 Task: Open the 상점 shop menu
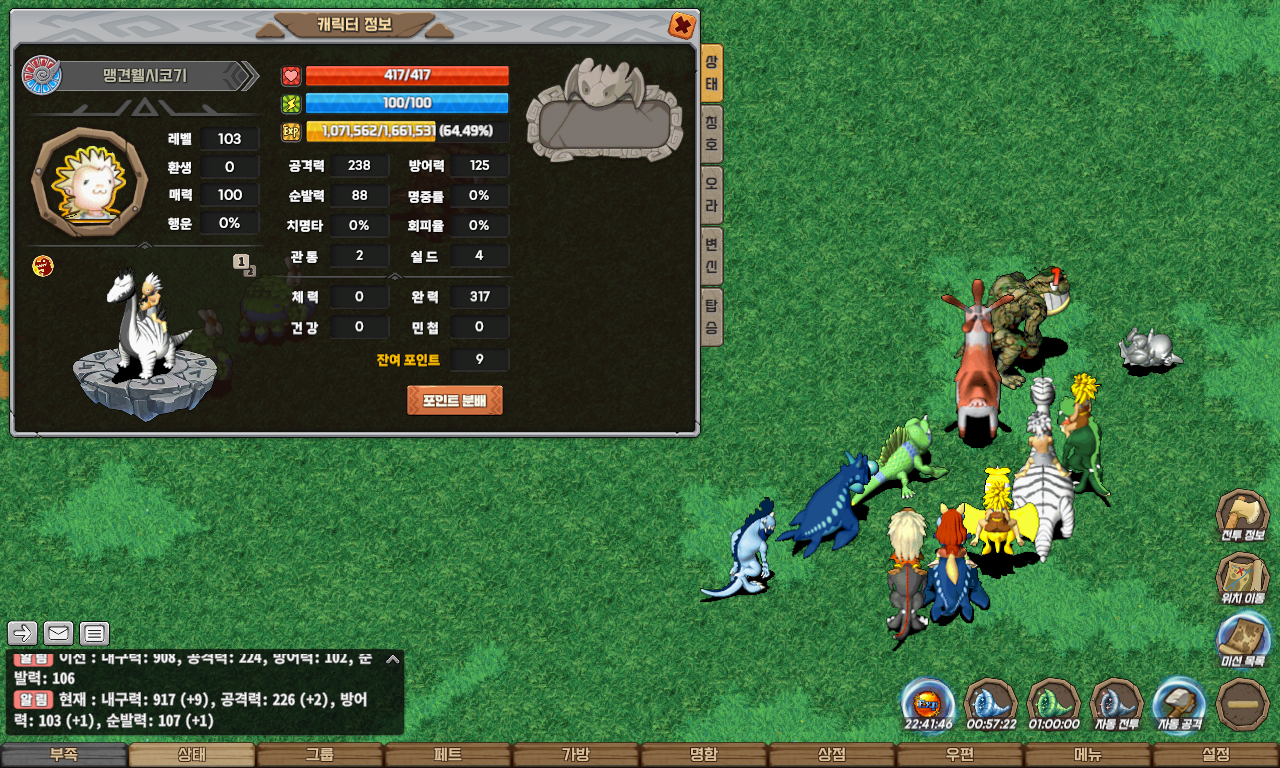pyautogui.click(x=832, y=755)
